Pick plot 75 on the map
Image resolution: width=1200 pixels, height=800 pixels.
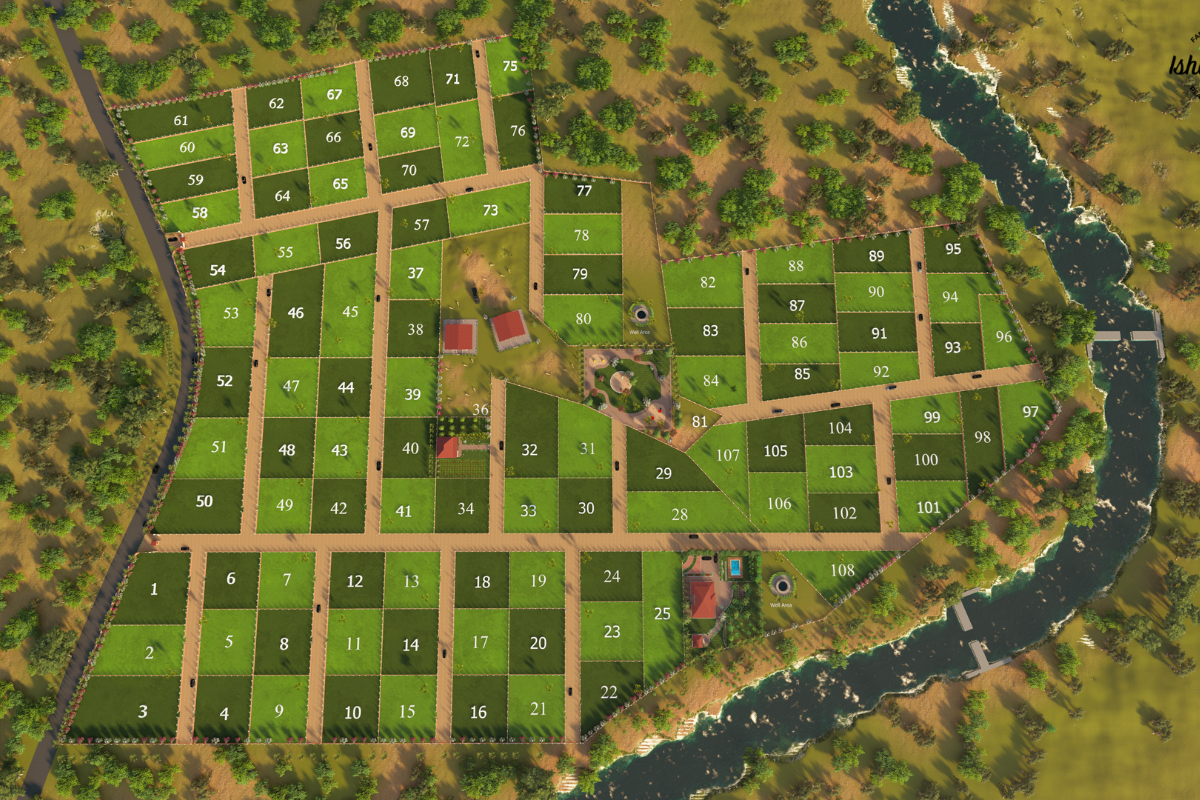510,65
